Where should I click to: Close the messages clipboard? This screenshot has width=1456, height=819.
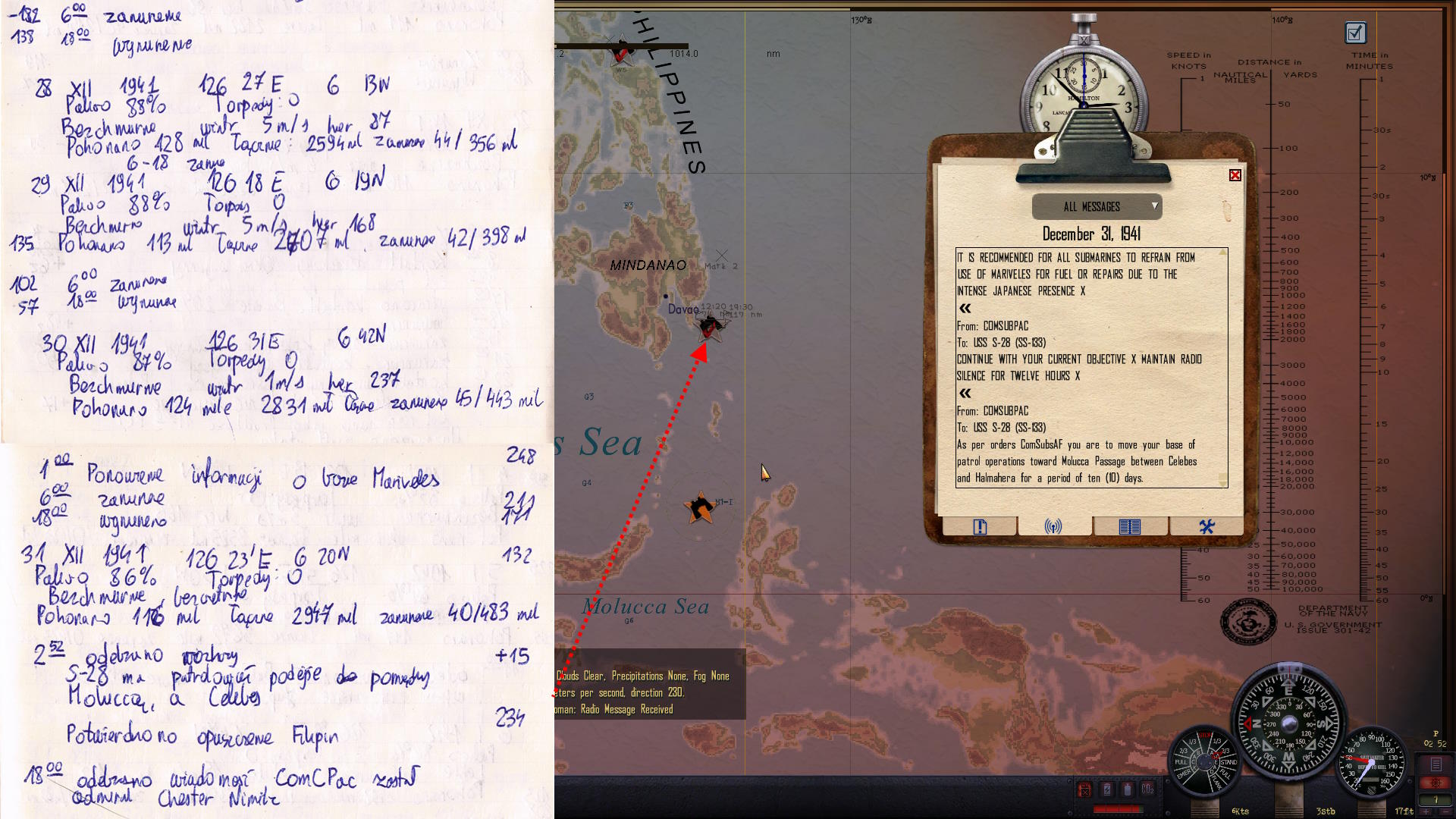tap(1235, 175)
